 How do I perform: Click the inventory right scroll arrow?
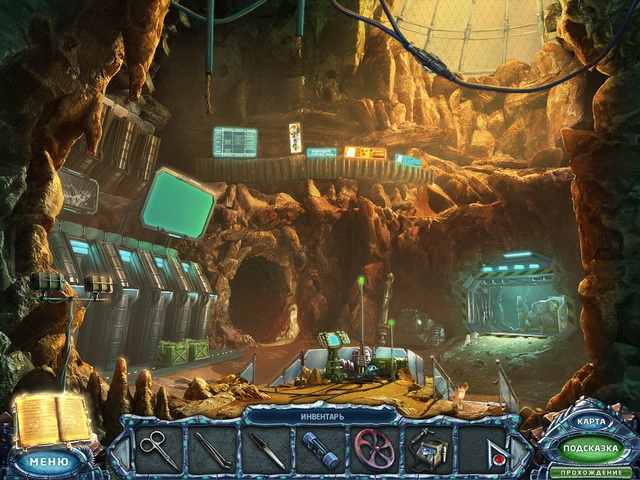click(x=520, y=449)
